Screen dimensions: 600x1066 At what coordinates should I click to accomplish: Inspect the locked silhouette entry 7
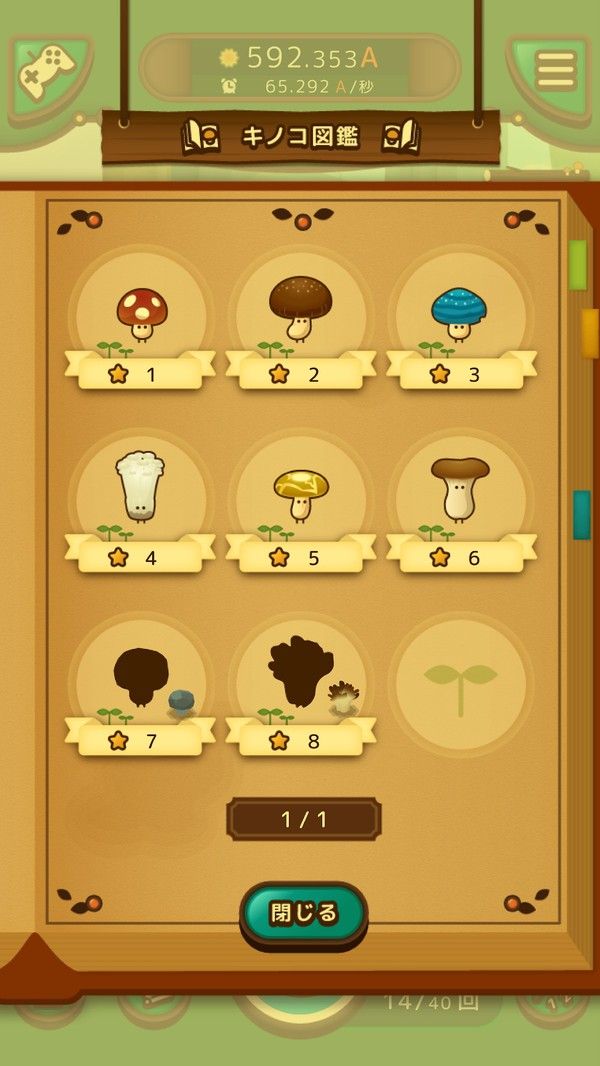(x=141, y=680)
